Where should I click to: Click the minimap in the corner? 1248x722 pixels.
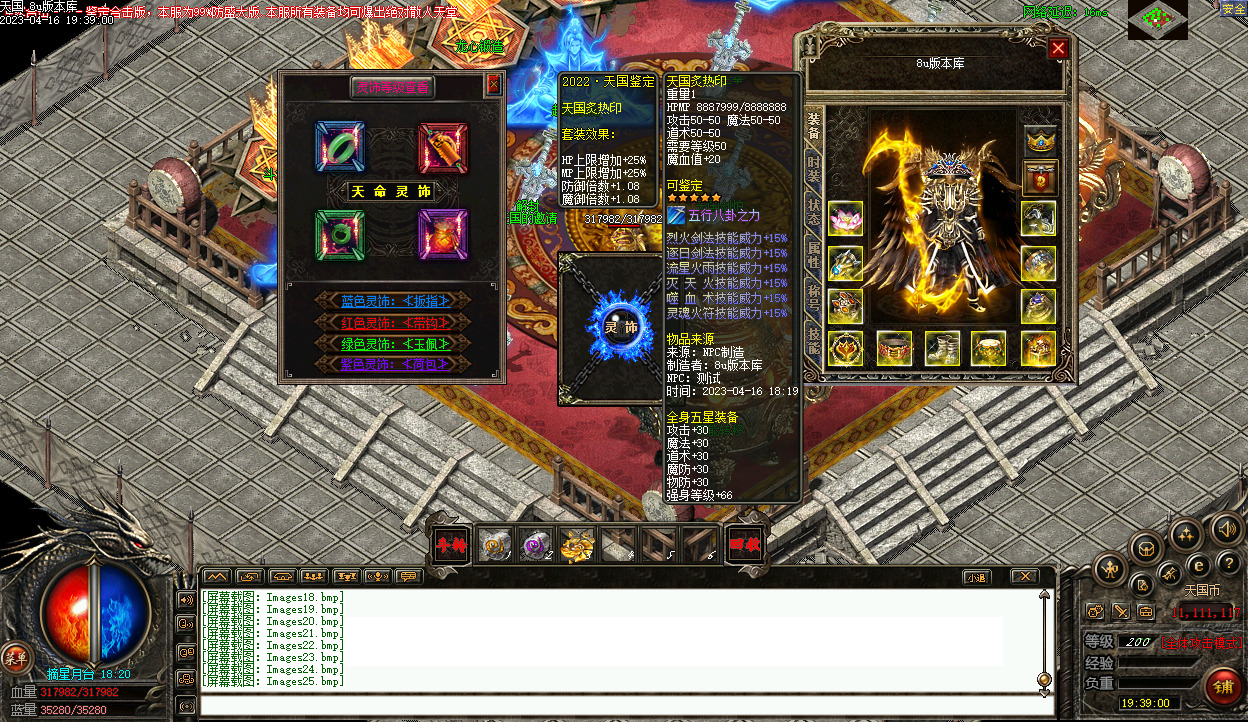tap(1157, 19)
